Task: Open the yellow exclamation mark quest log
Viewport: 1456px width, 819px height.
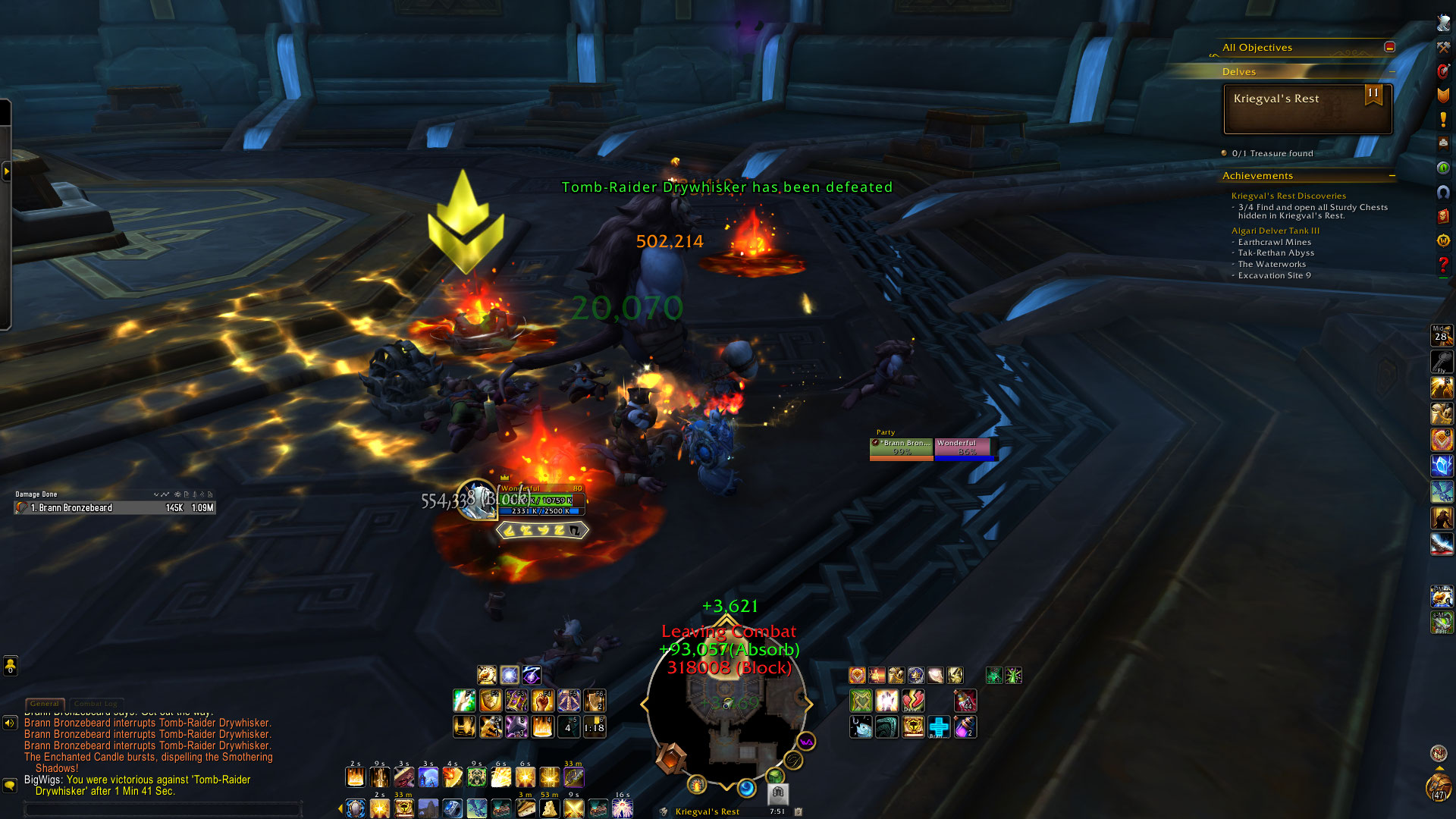Action: point(1443,120)
